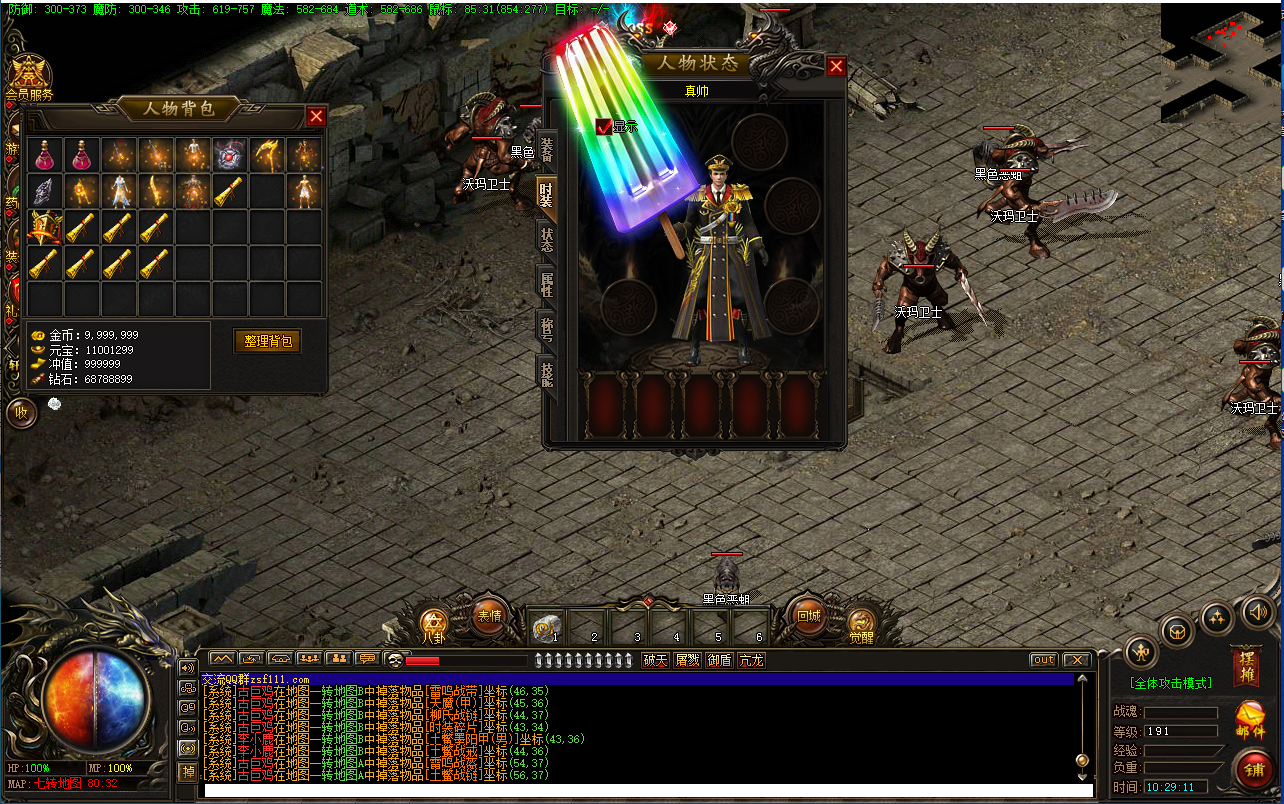Viewport: 1284px width, 804px height.
Task: Use the scroll in hotbar slot 1
Action: point(545,628)
